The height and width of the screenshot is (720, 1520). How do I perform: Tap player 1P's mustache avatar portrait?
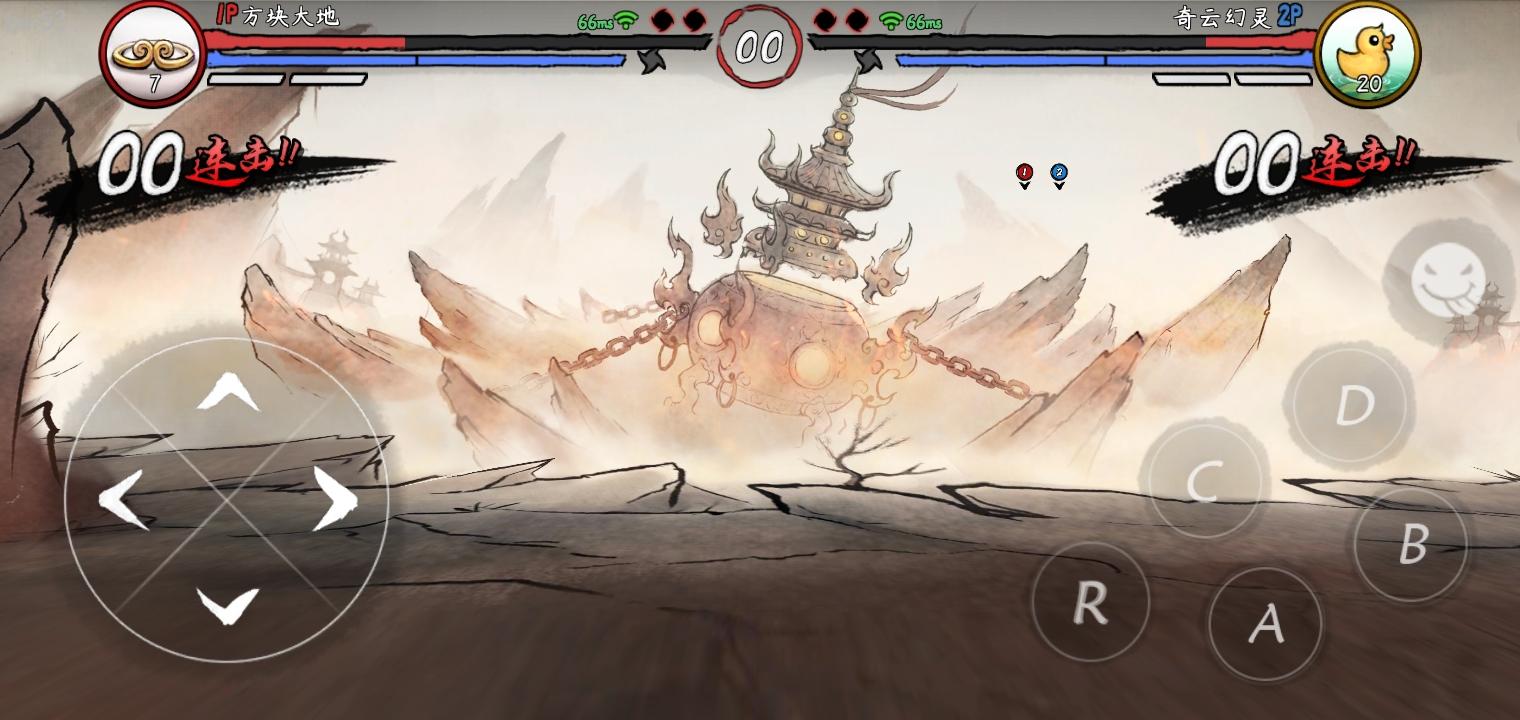[x=152, y=55]
